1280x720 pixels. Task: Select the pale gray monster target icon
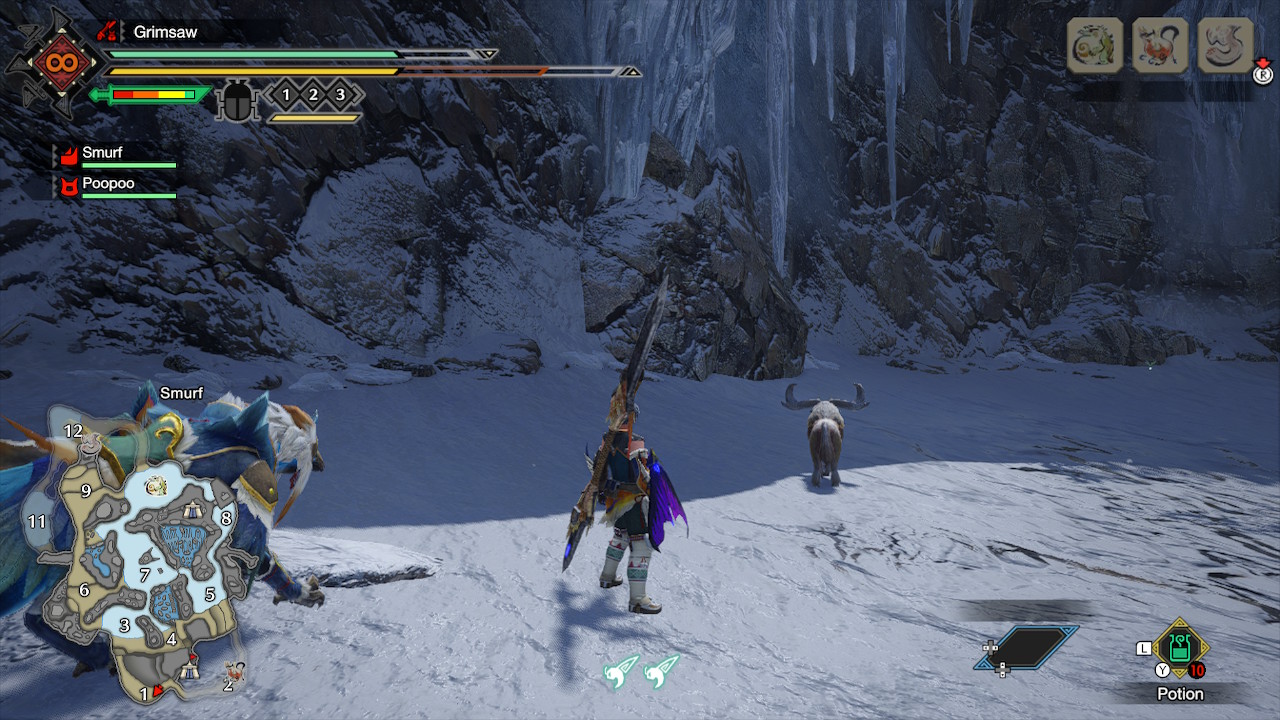1225,46
